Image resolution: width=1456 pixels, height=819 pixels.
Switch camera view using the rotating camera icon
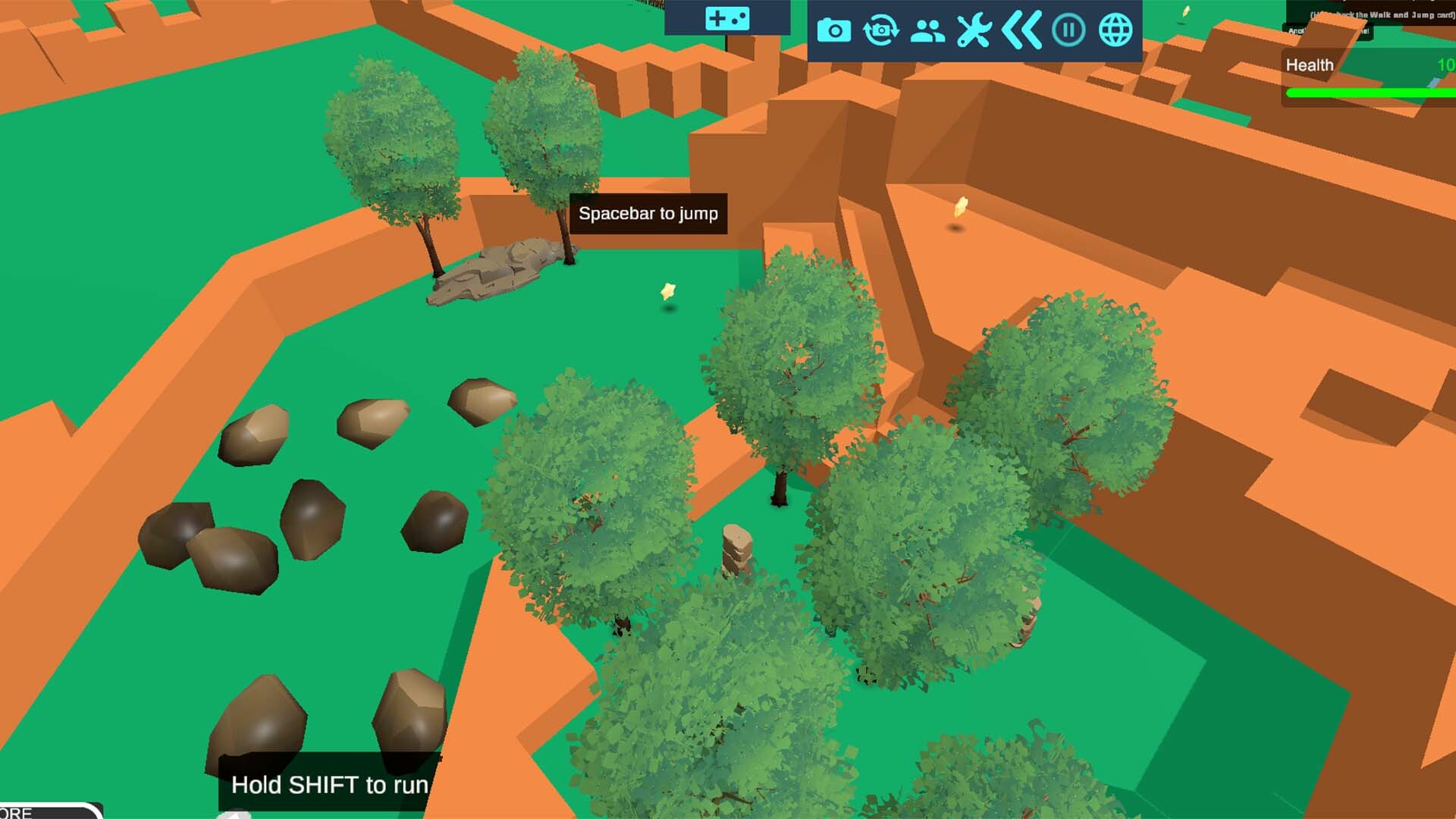[x=880, y=30]
